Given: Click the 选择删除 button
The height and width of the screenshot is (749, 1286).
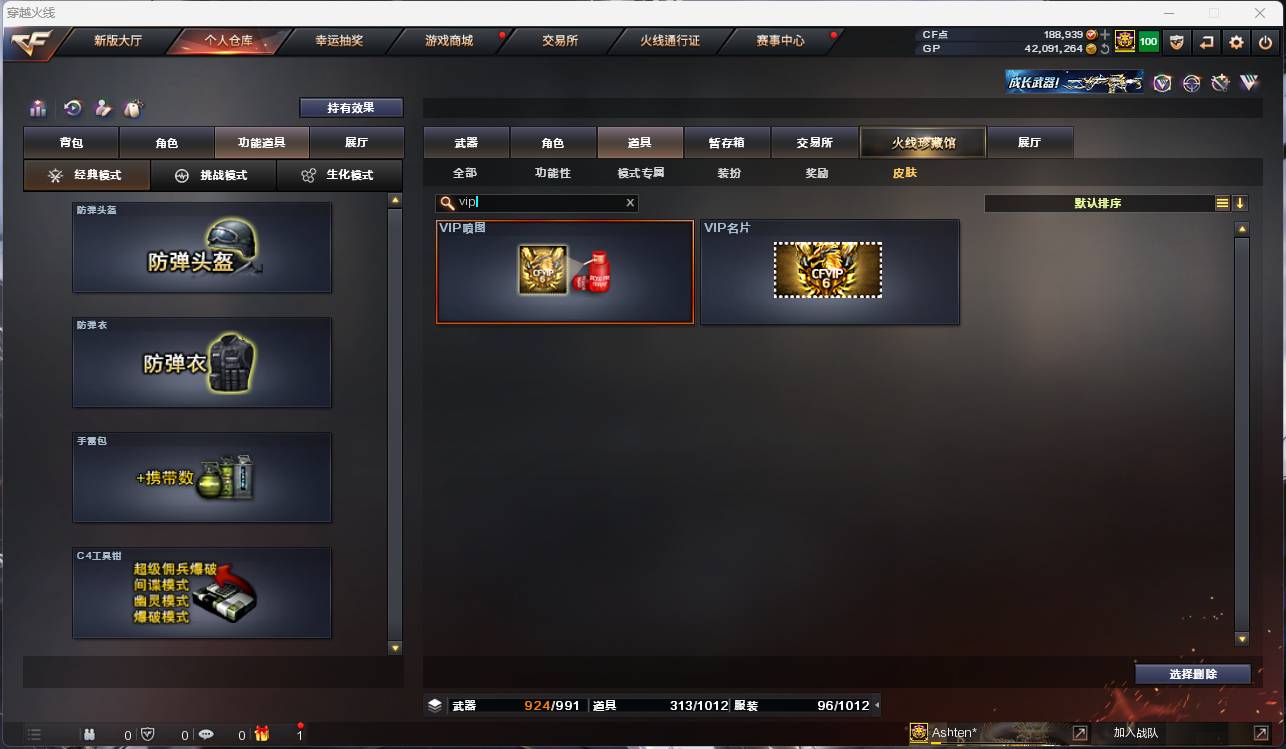Looking at the screenshot, I should tap(1193, 674).
